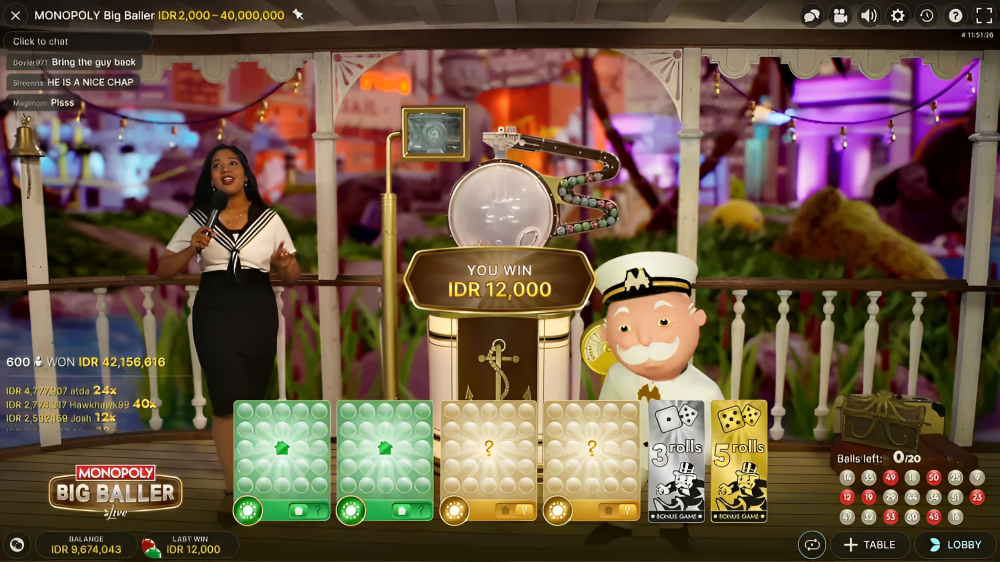Open help via the question mark icon
This screenshot has height=562, width=1000.
point(956,16)
